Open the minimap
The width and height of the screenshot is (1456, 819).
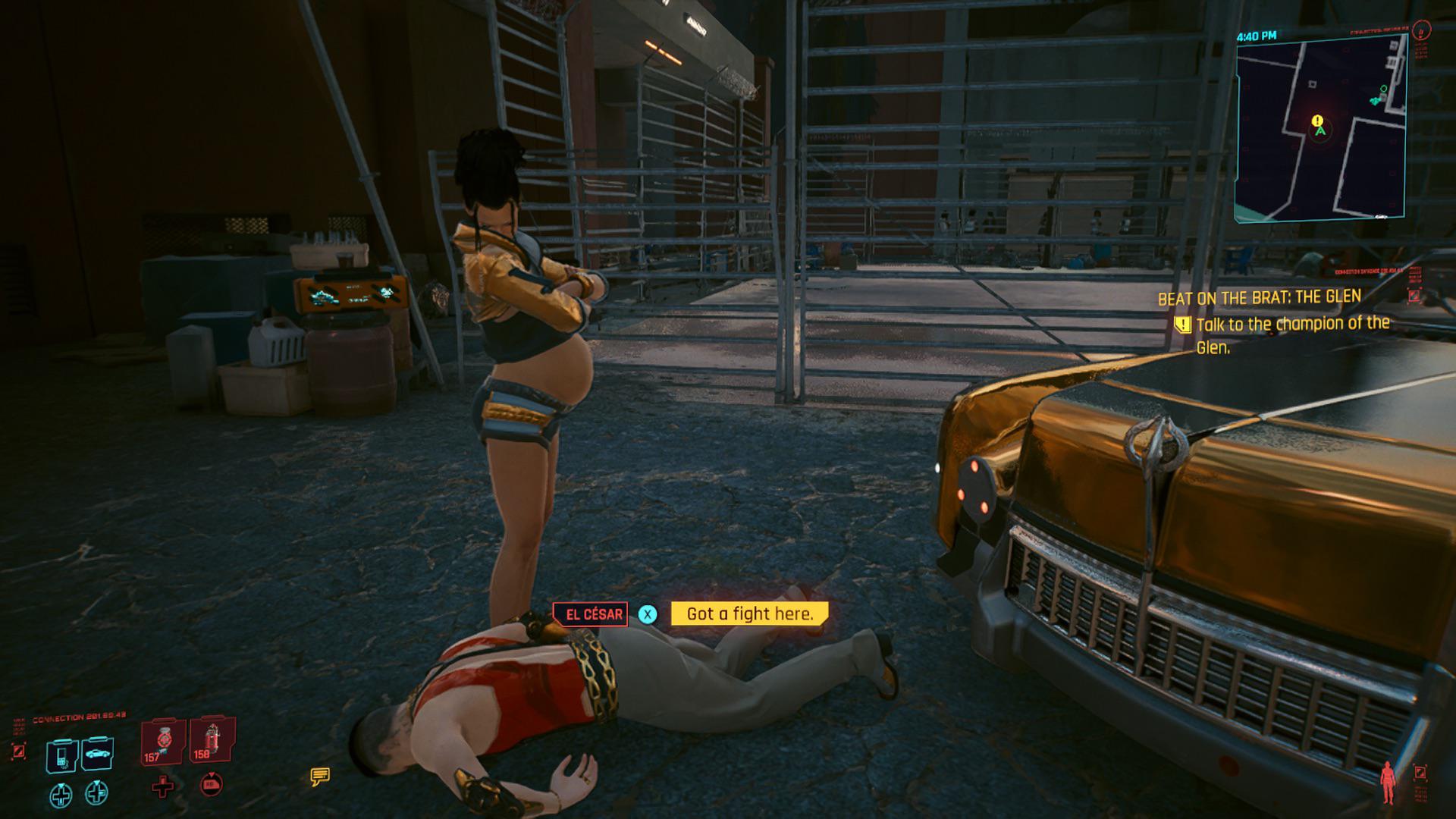tap(1320, 127)
